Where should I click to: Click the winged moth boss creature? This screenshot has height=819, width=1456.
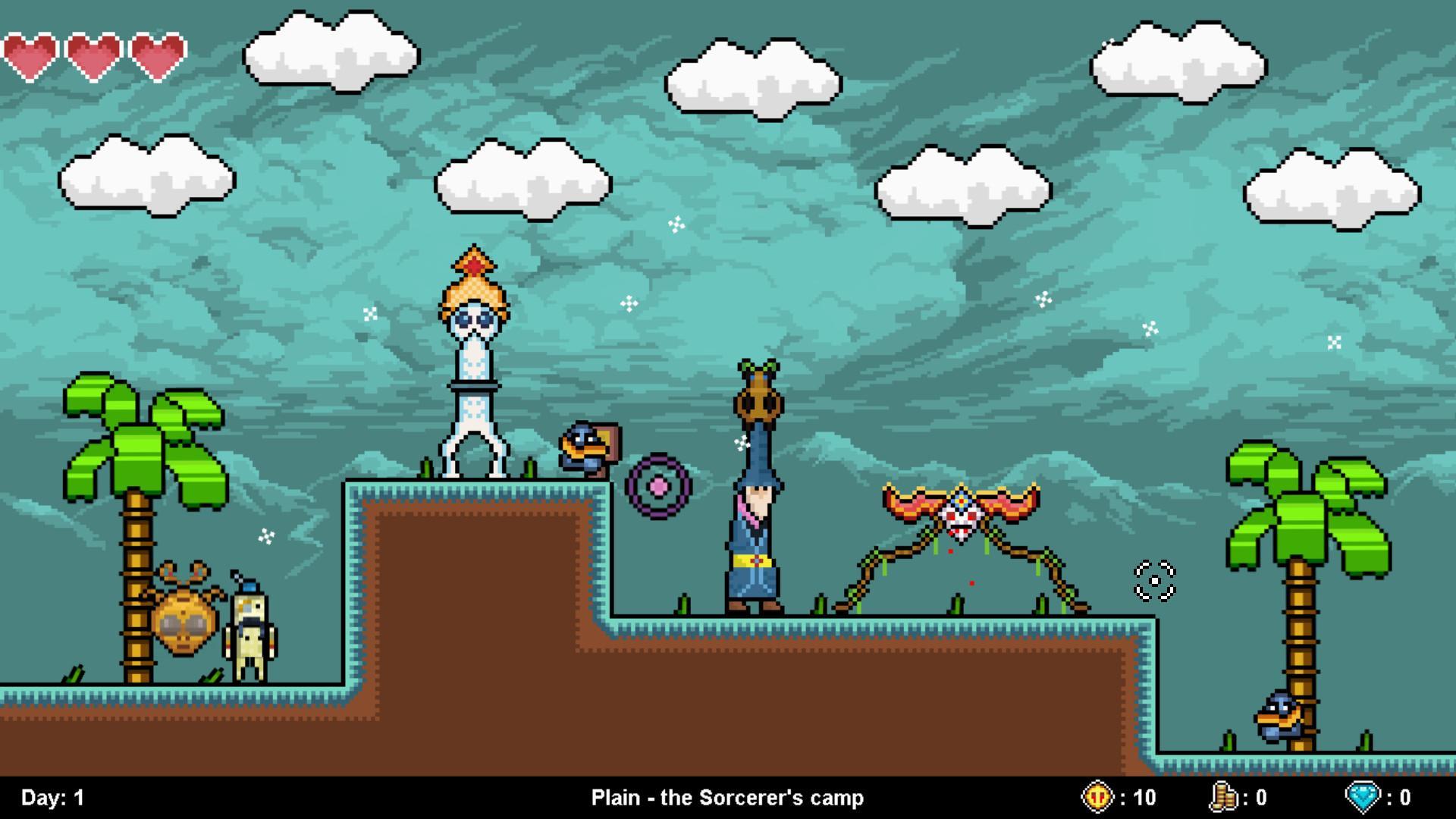(959, 516)
